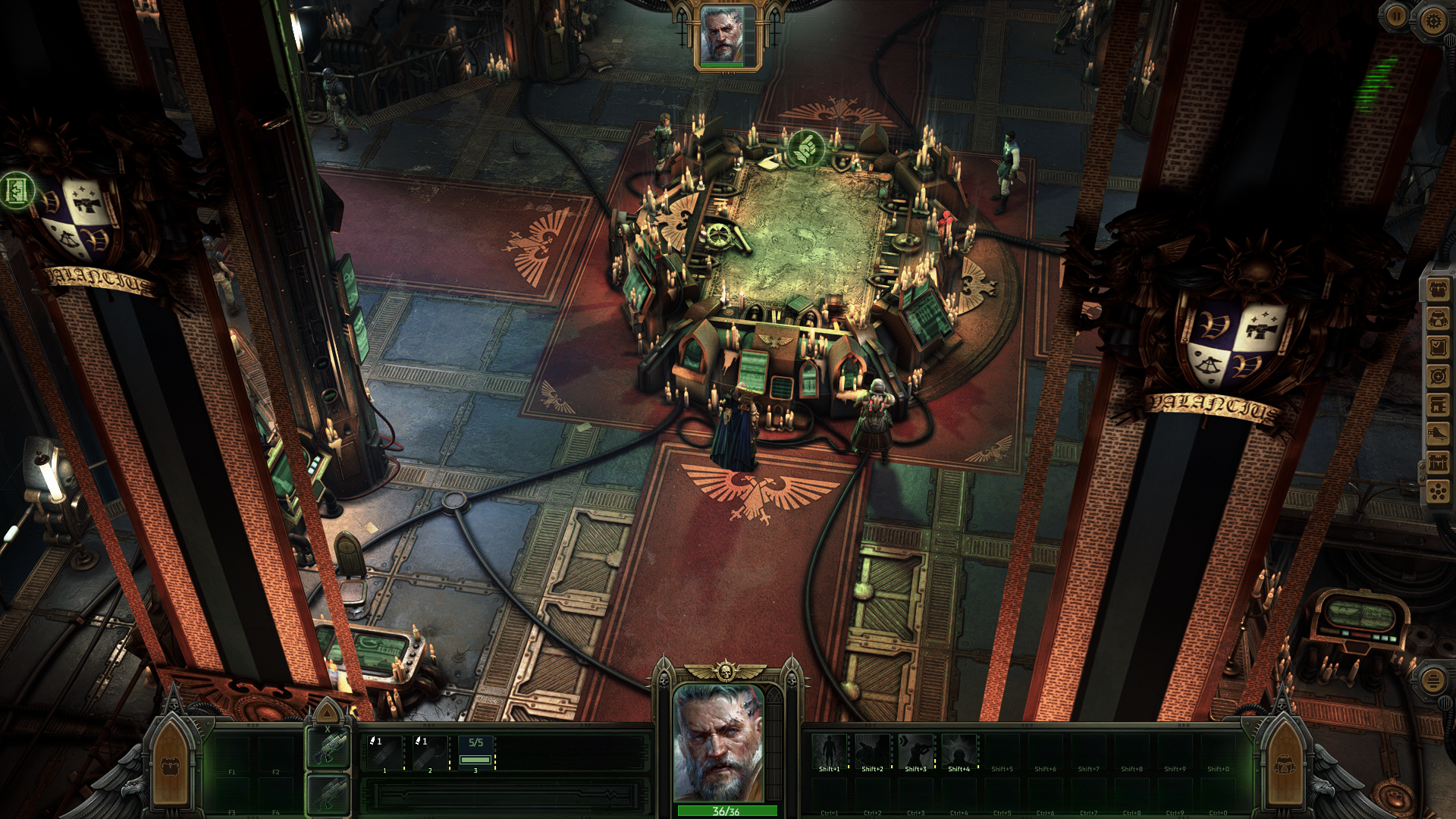Select the first weapon set slot
Image resolution: width=1456 pixels, height=819 pixels.
click(x=328, y=747)
